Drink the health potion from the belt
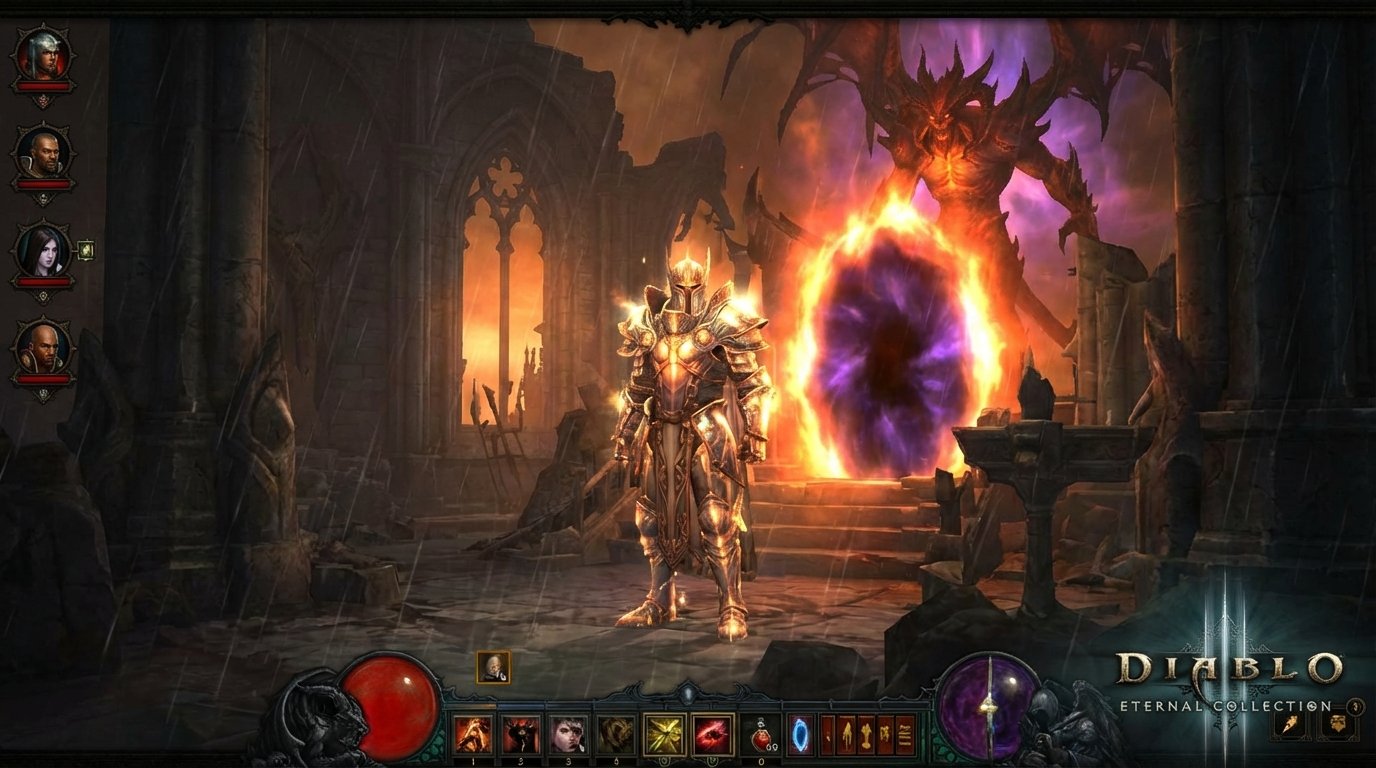This screenshot has width=1376, height=768. point(760,732)
